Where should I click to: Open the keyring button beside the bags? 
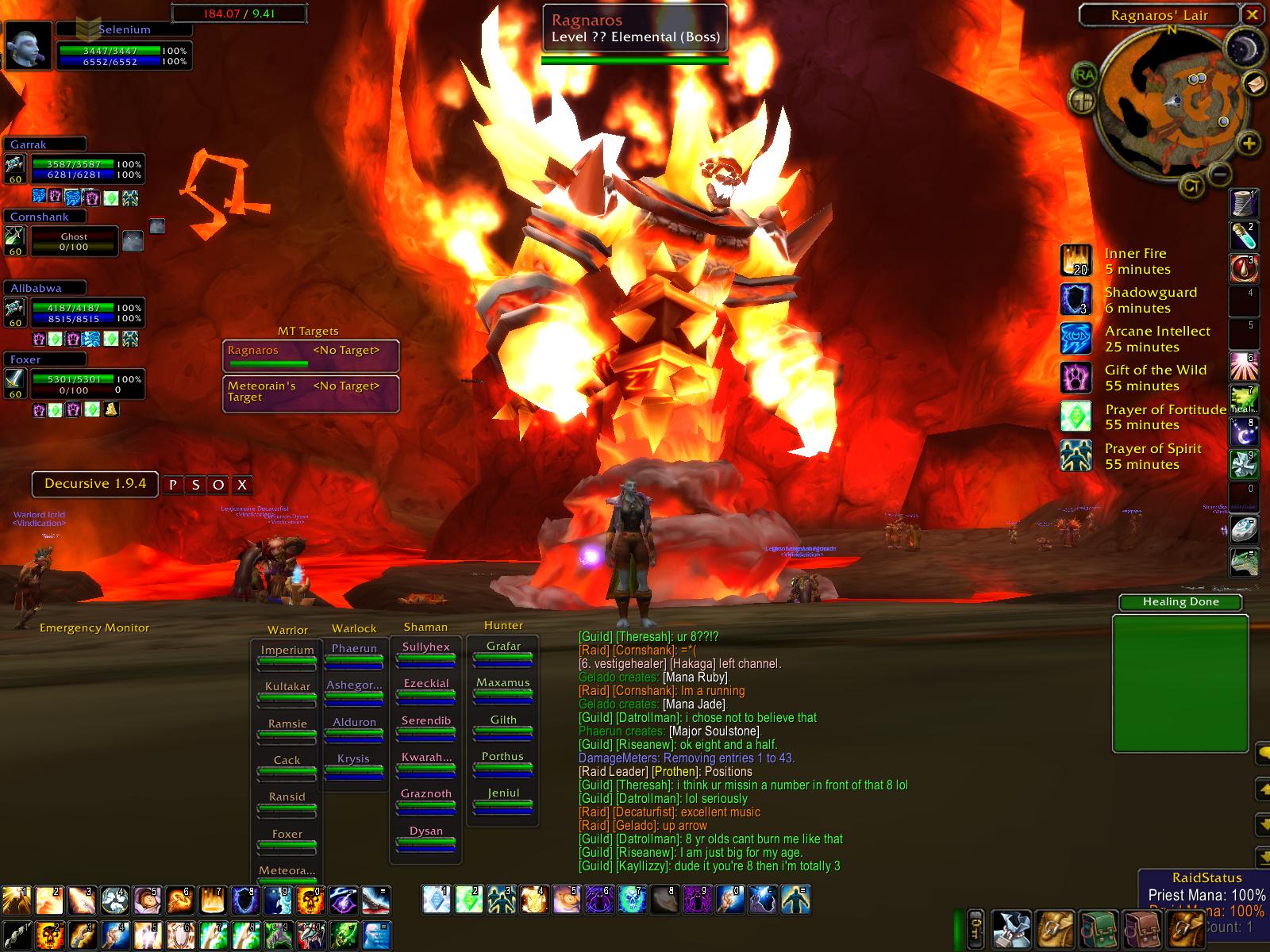976,927
